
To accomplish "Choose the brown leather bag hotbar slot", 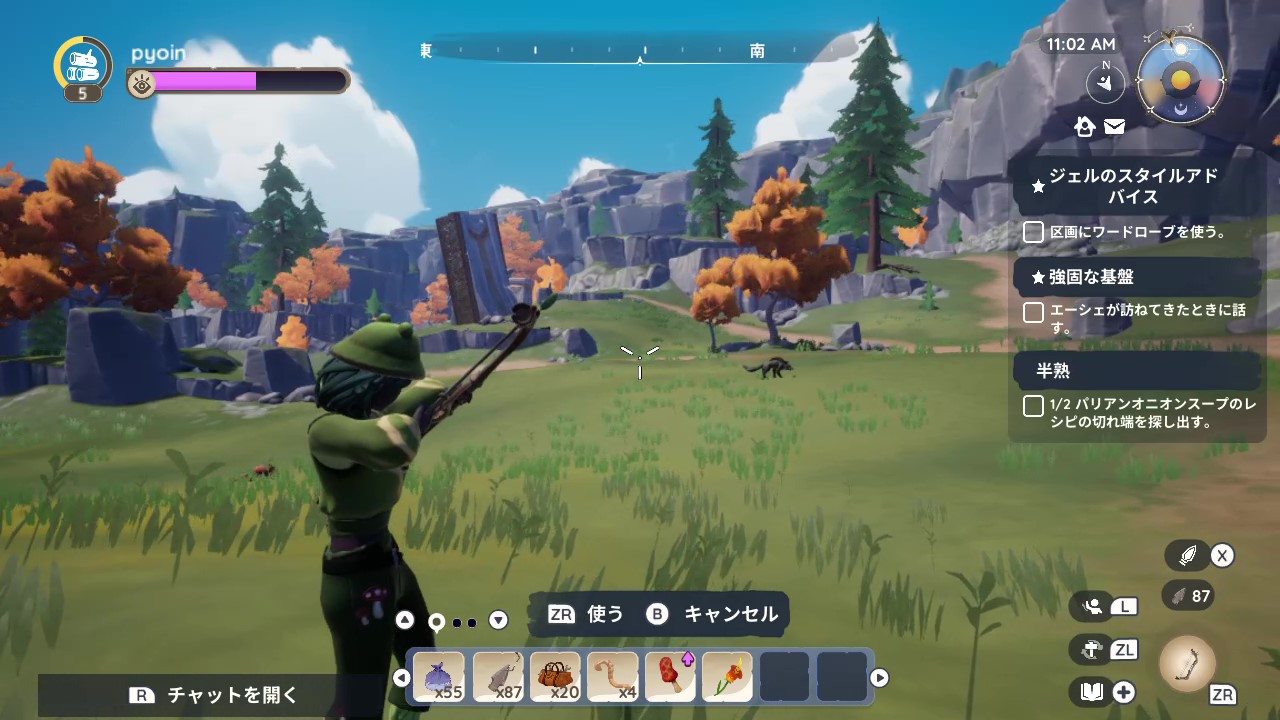I will [x=555, y=677].
